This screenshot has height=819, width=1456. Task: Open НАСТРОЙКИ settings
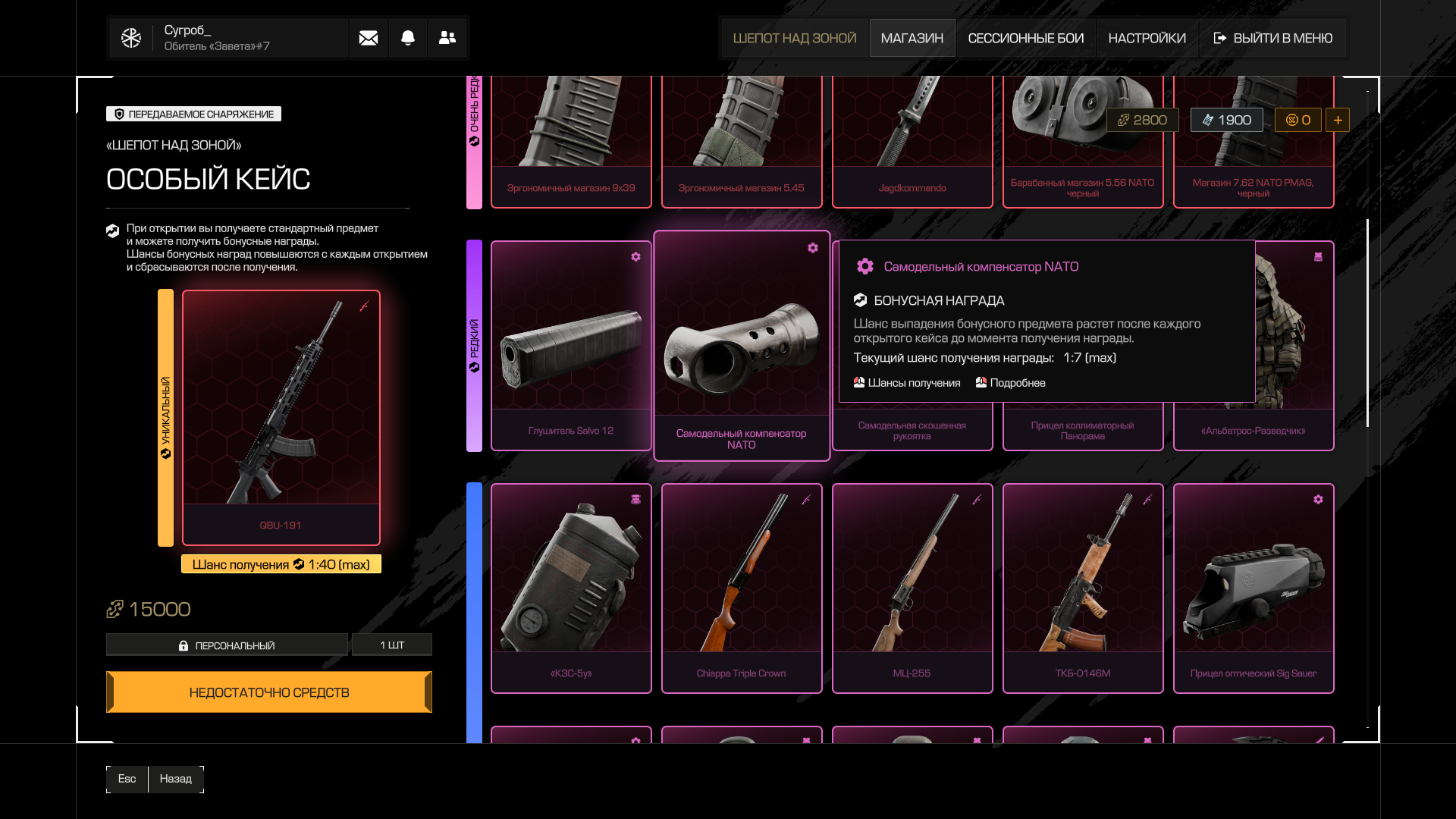click(1147, 38)
